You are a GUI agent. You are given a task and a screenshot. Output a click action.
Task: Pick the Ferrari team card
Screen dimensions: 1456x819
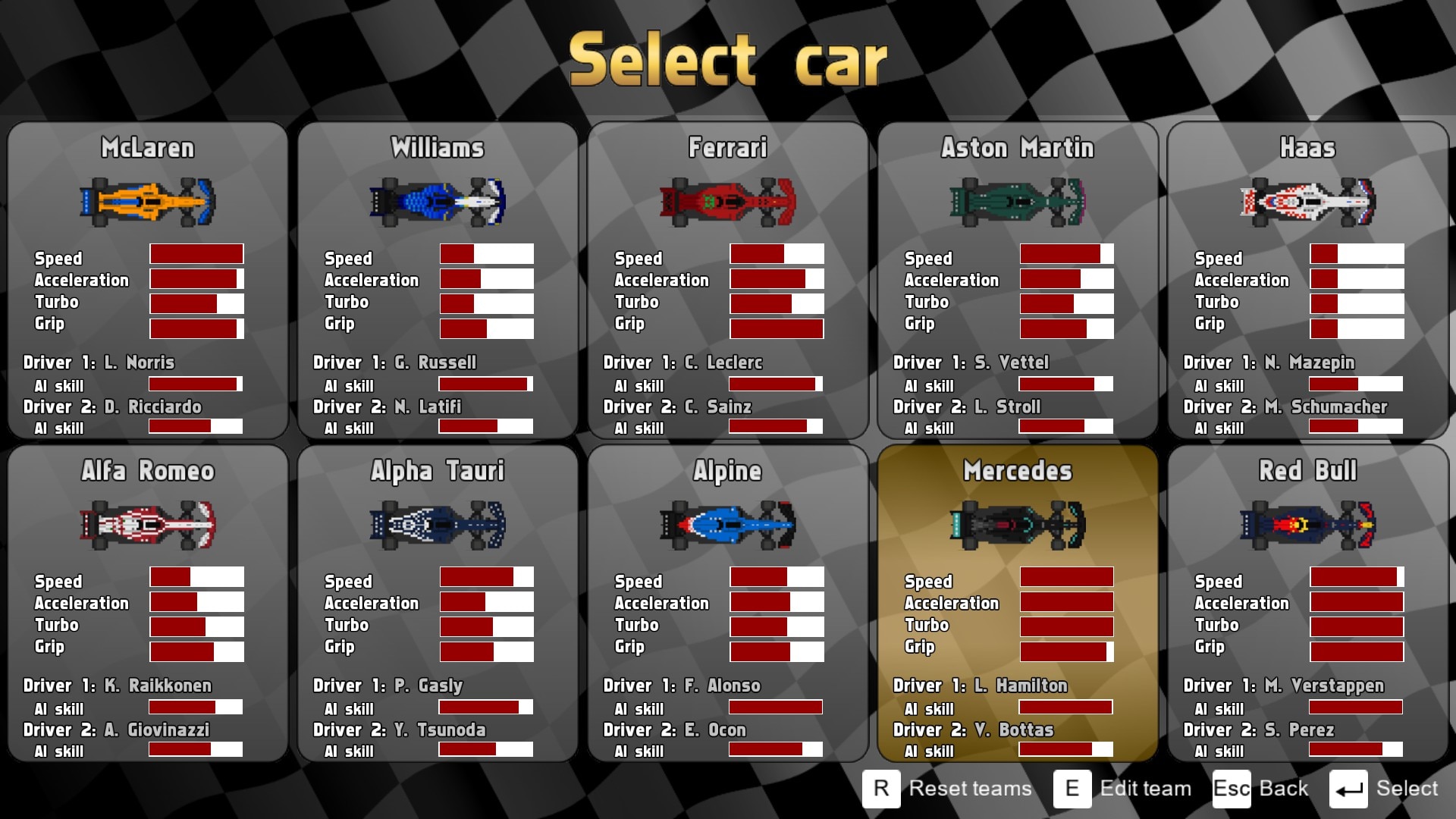coord(728,281)
